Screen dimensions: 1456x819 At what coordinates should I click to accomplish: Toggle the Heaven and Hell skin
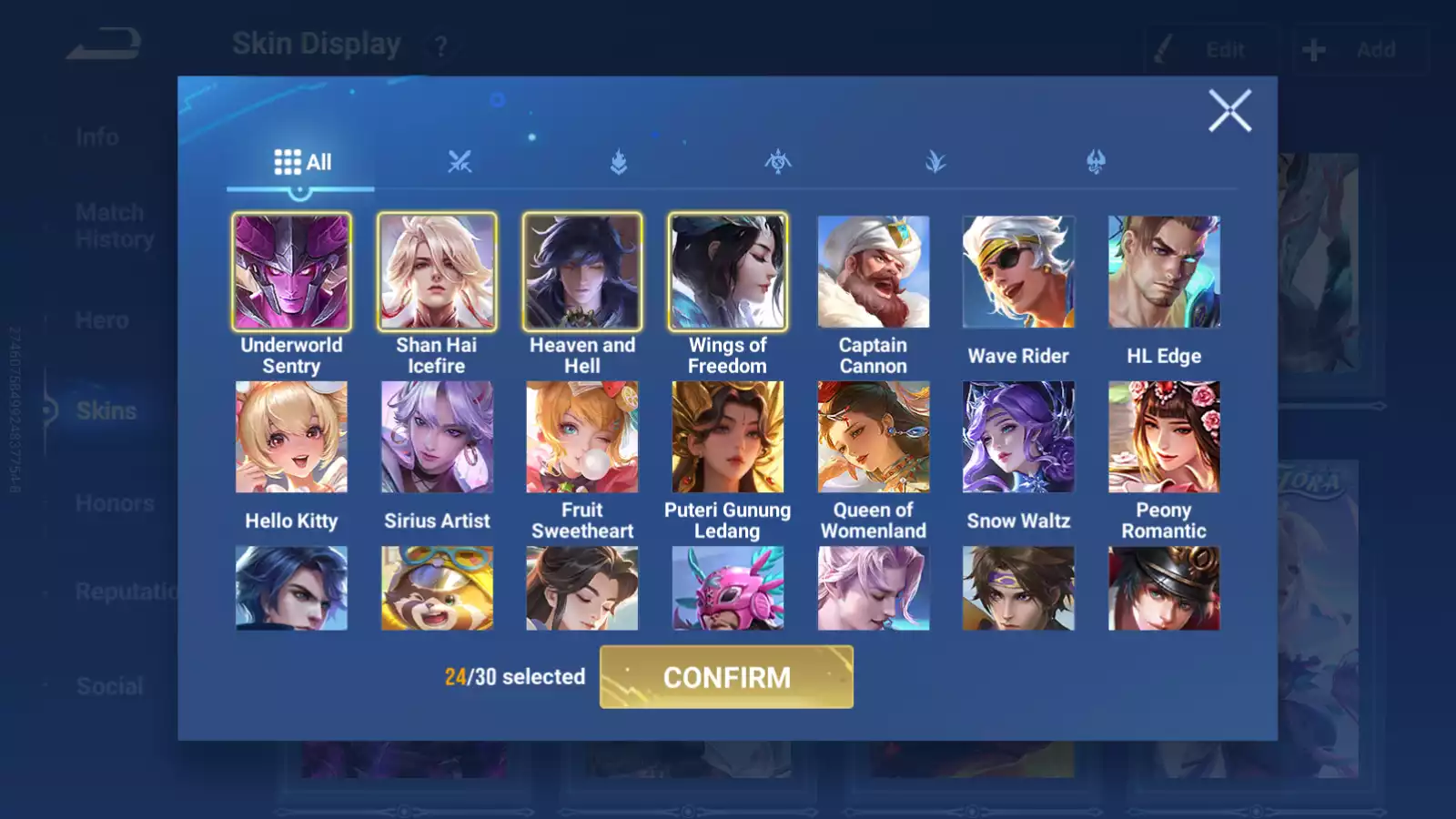coord(582,271)
